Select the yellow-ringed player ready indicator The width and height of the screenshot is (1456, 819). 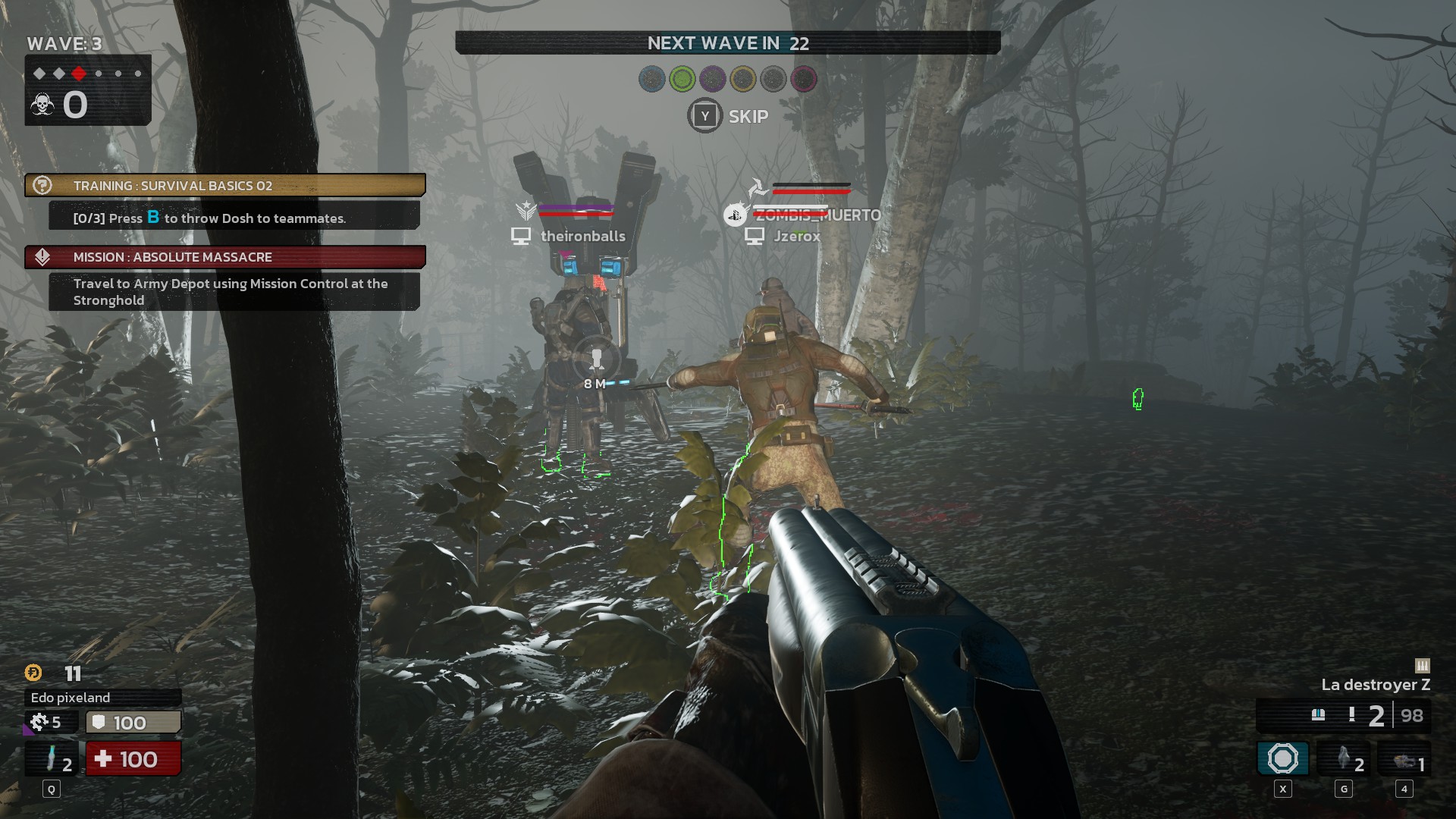[743, 79]
